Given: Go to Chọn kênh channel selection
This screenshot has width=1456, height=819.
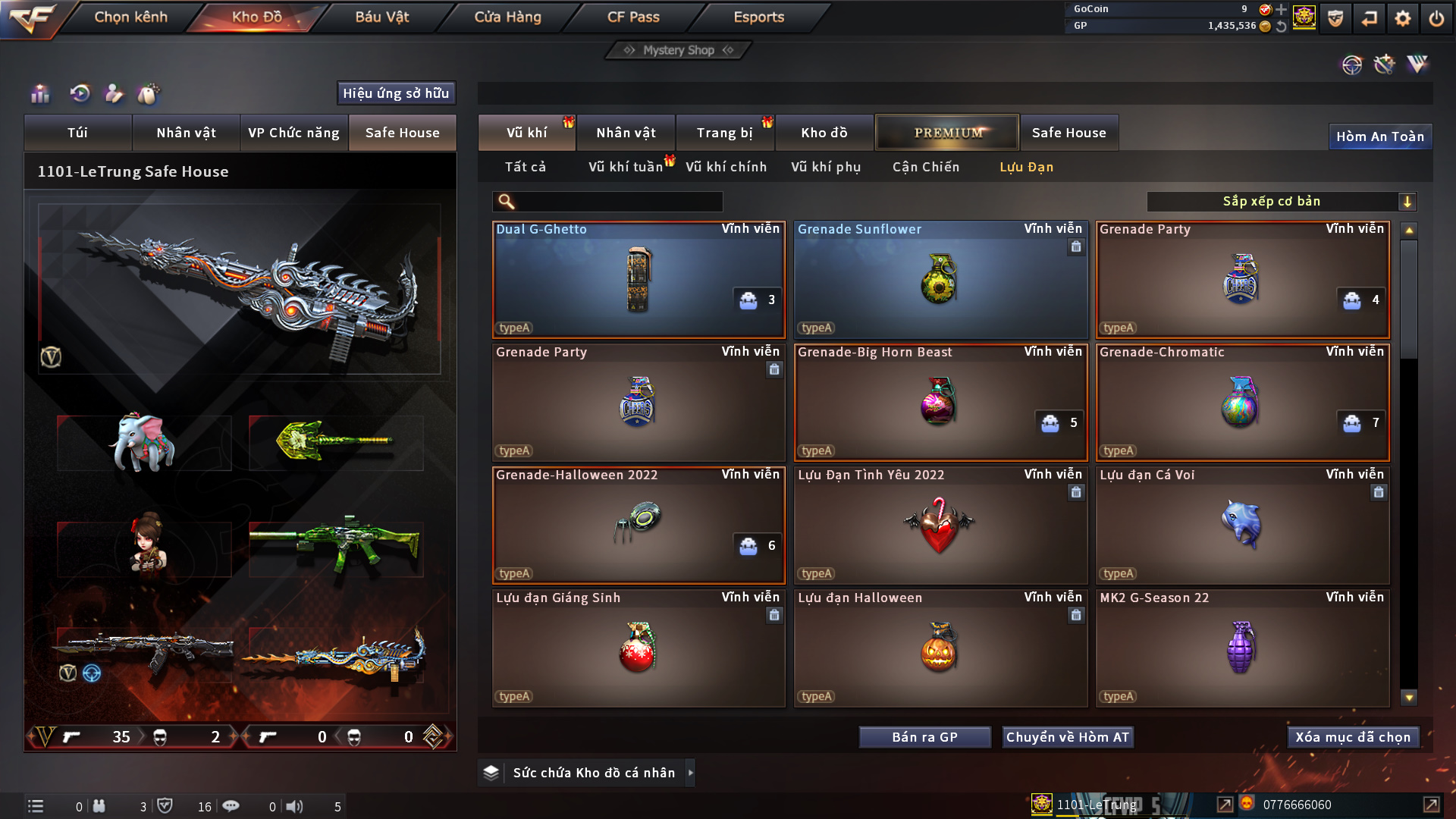Looking at the screenshot, I should tap(130, 17).
